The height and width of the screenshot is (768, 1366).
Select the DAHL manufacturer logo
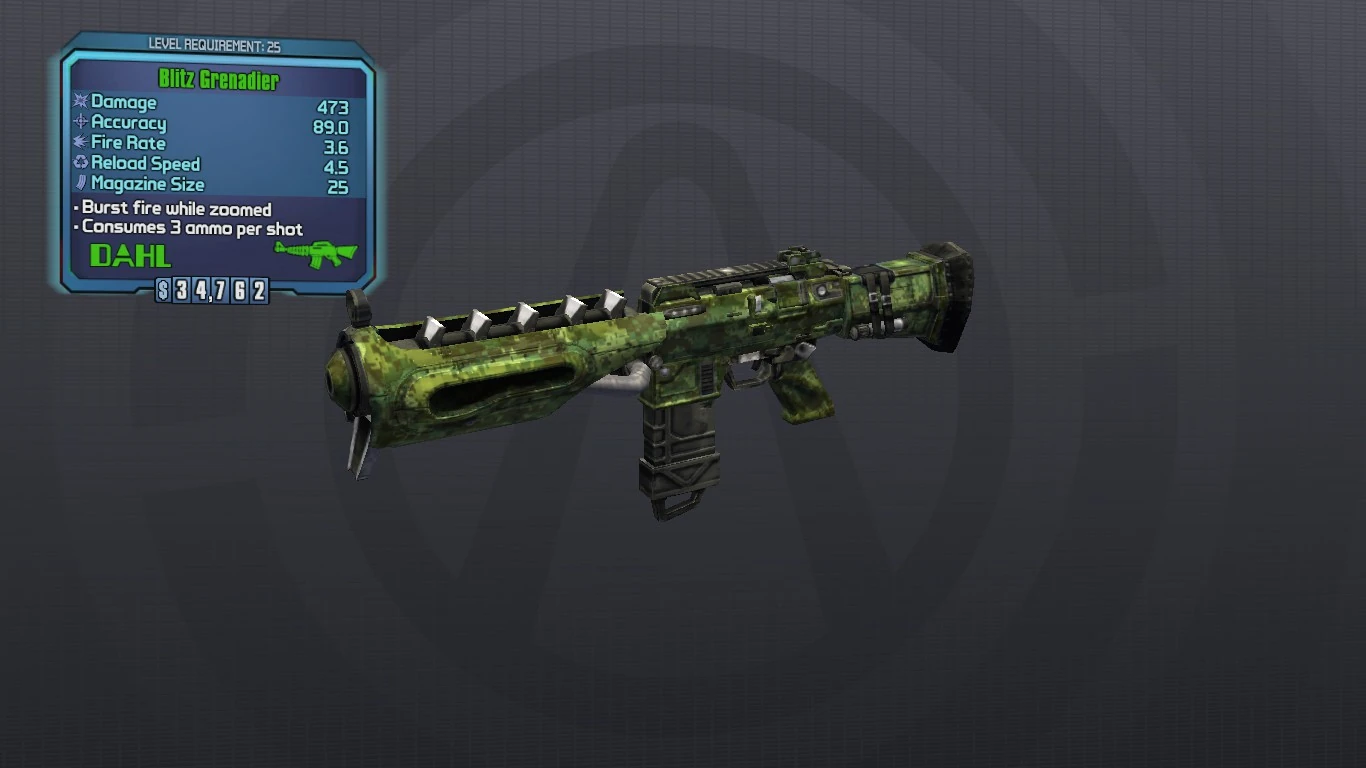coord(128,257)
